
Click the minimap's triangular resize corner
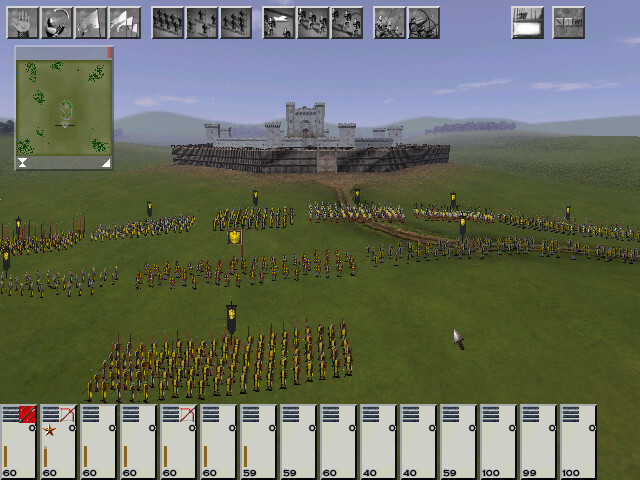point(104,162)
